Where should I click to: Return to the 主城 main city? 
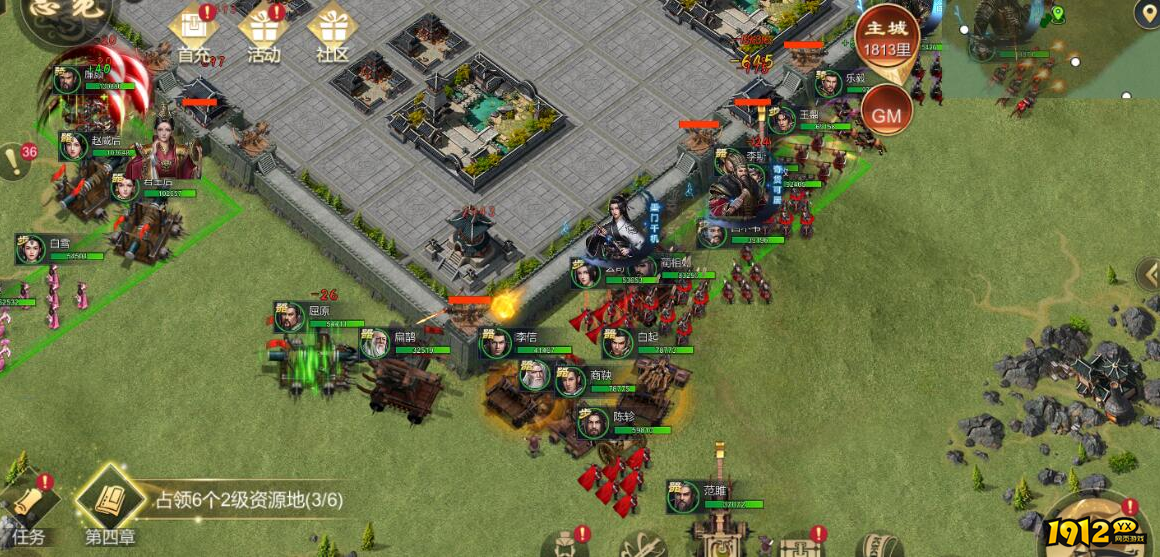886,36
